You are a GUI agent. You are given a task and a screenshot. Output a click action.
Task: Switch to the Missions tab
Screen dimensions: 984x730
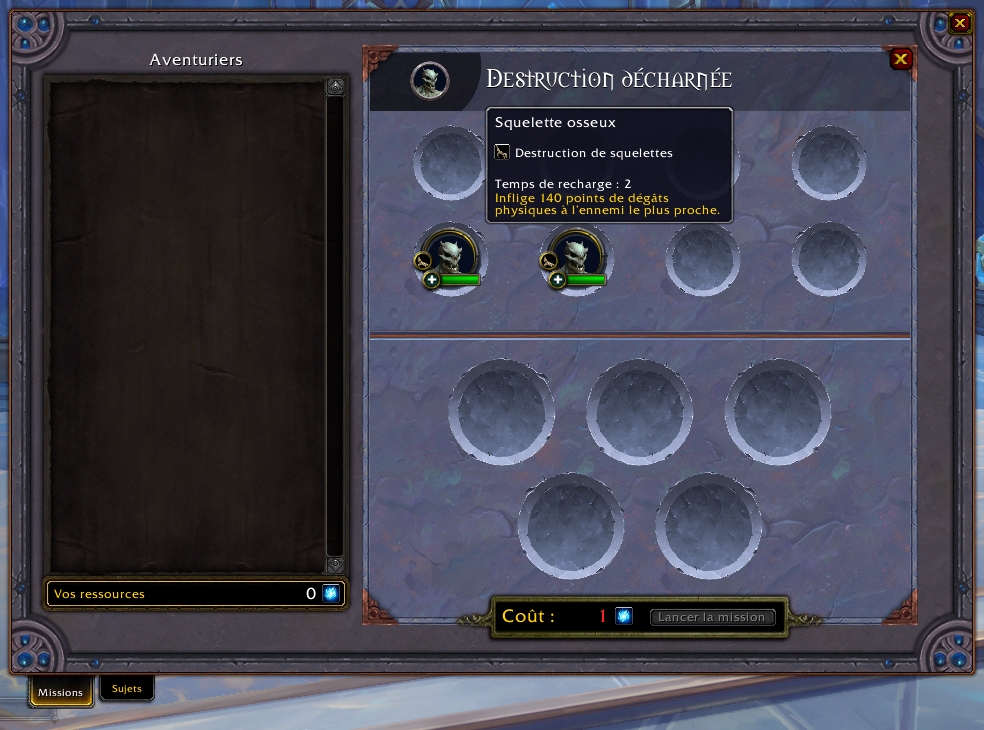pos(61,692)
